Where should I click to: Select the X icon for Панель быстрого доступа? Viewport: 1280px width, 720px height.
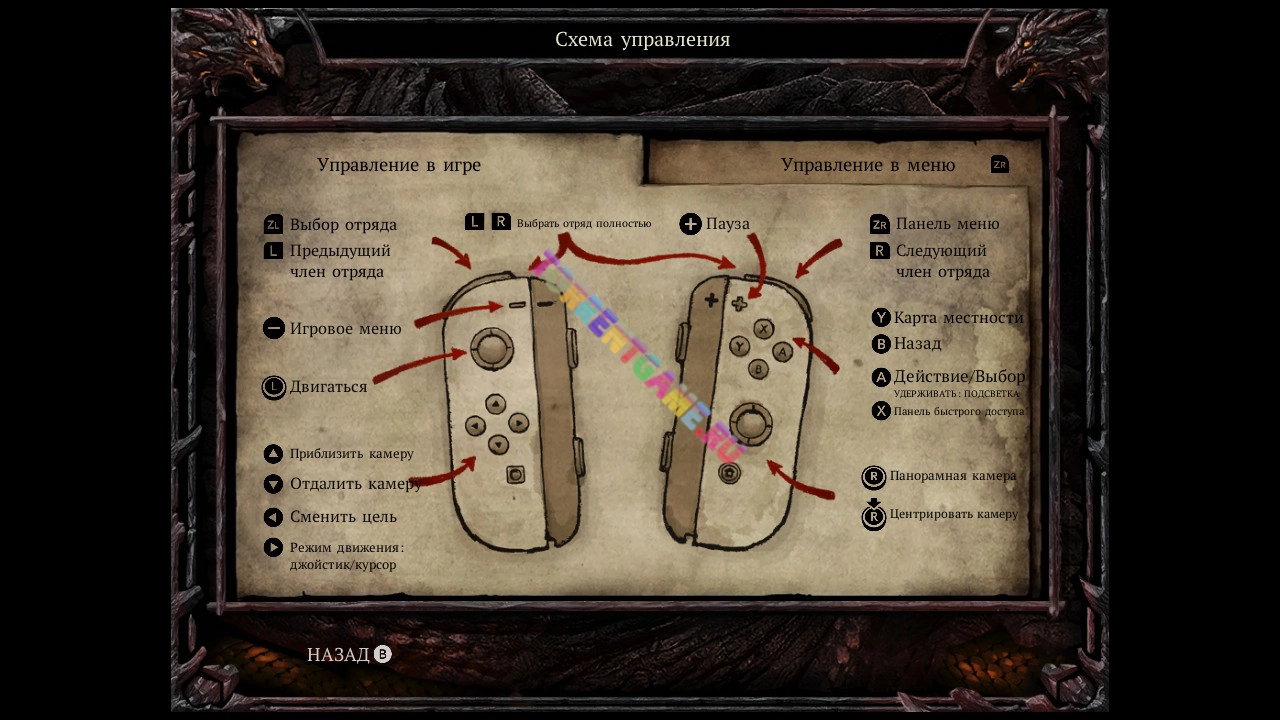pos(879,410)
